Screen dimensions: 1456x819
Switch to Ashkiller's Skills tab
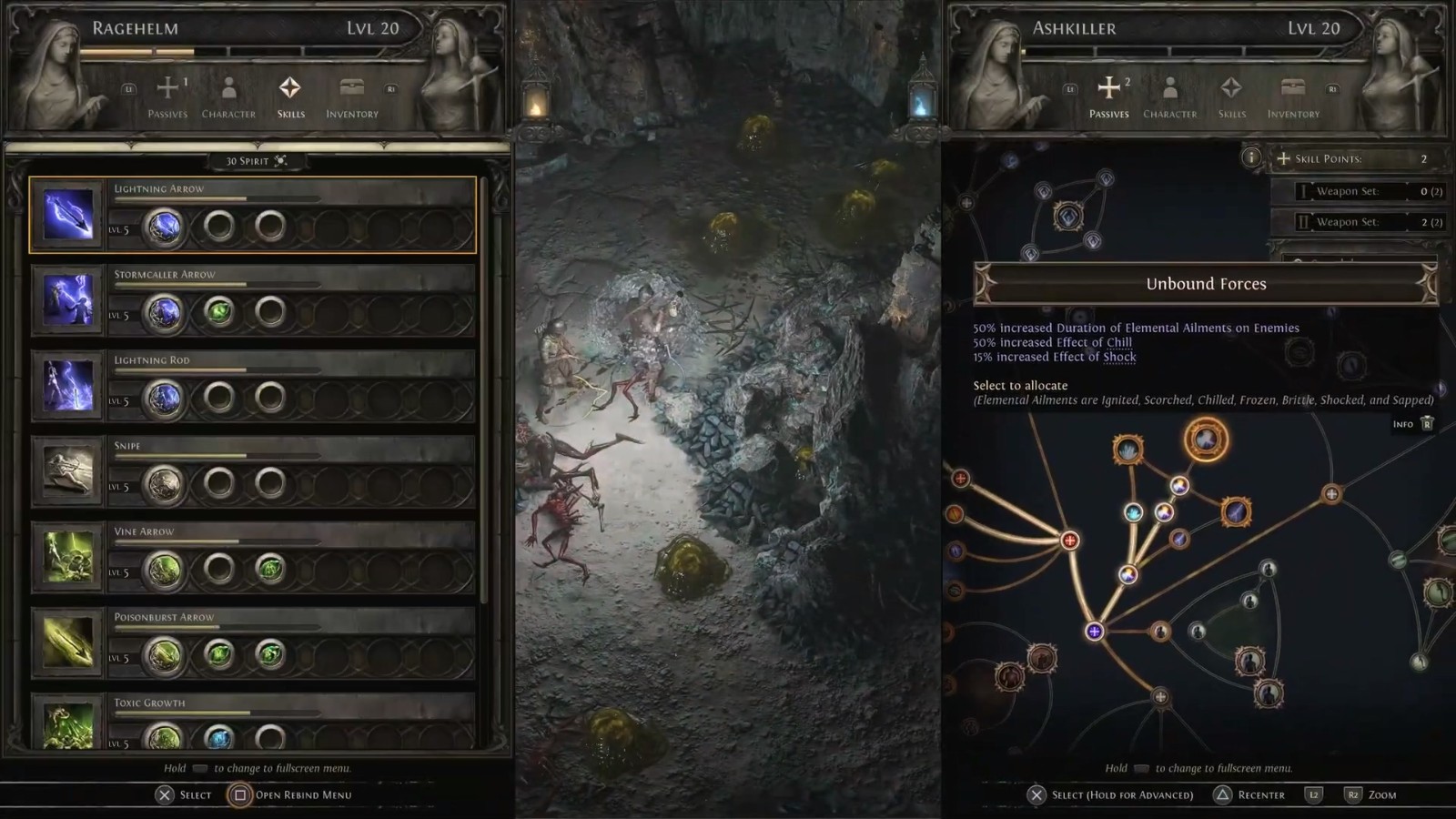pyautogui.click(x=1231, y=96)
